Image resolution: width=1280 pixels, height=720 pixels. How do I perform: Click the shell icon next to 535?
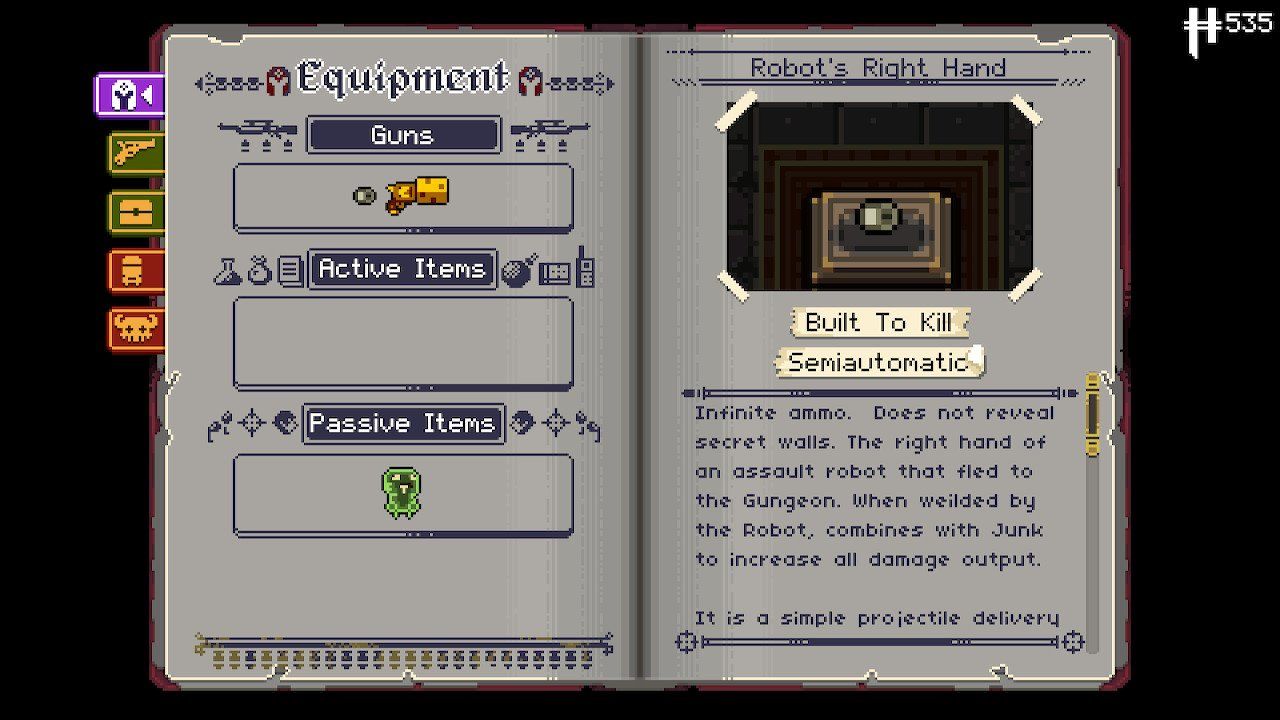[1203, 23]
